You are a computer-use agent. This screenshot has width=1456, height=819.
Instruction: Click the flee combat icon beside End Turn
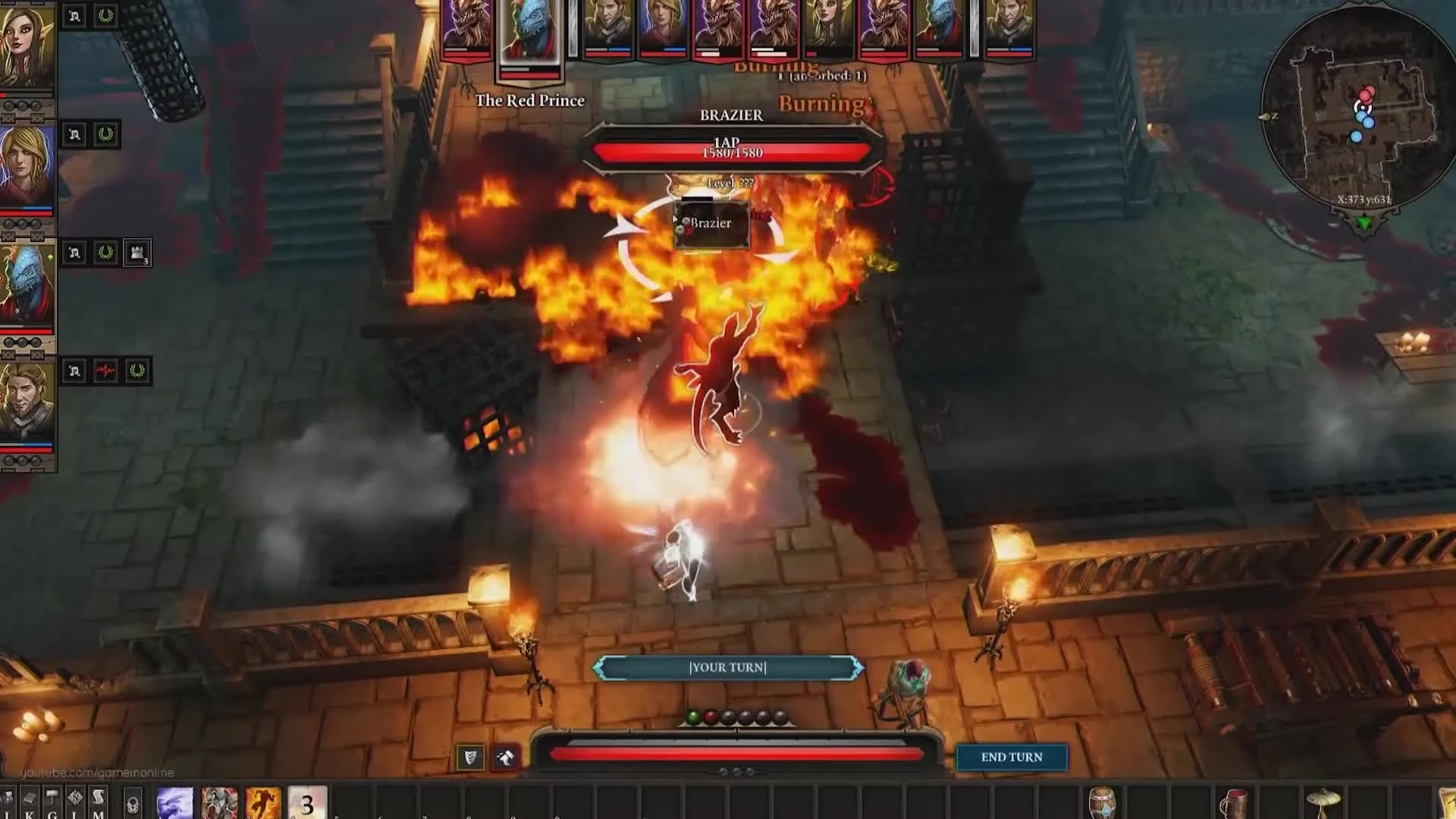click(506, 757)
